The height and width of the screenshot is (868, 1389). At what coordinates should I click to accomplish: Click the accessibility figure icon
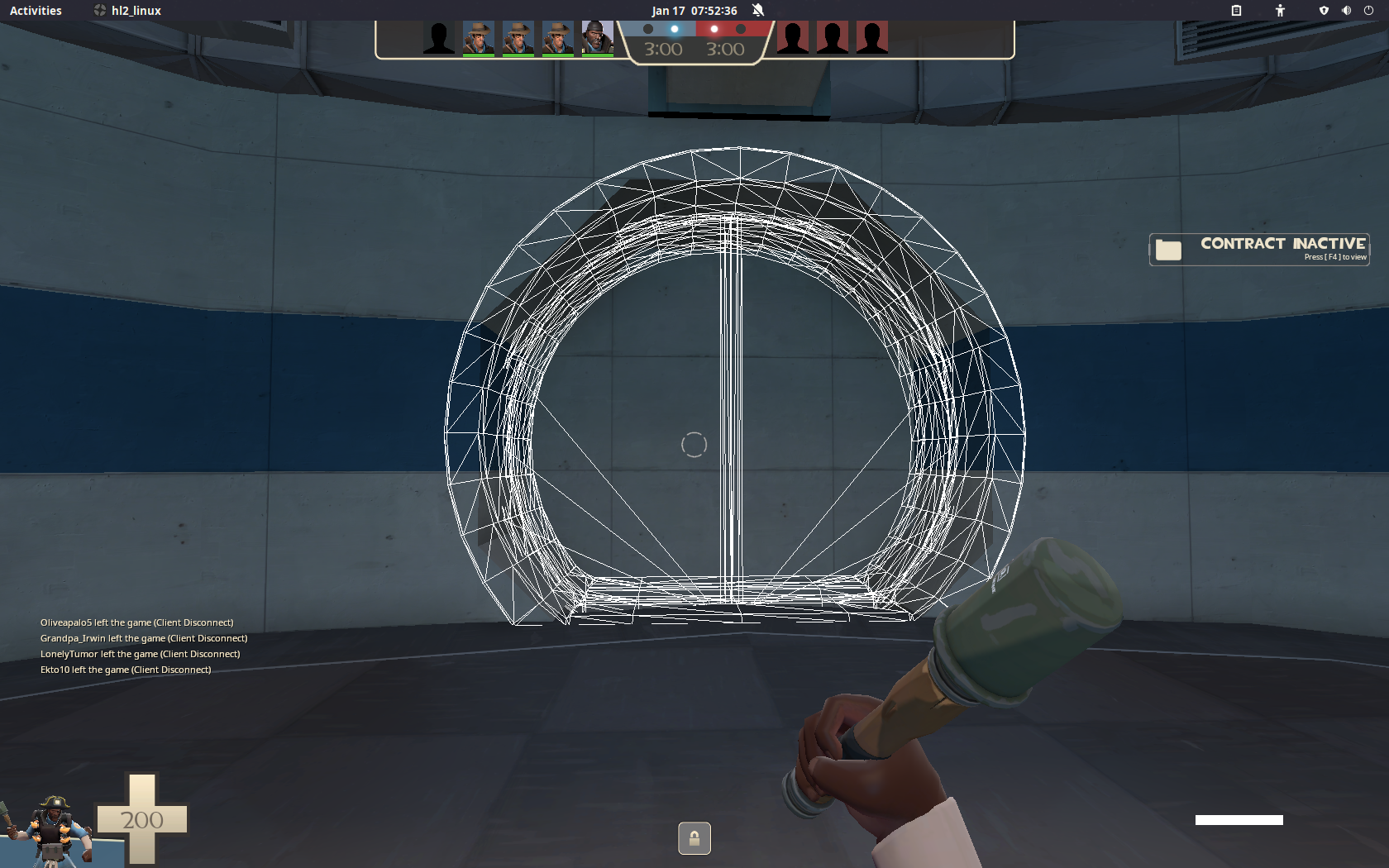(x=1279, y=10)
